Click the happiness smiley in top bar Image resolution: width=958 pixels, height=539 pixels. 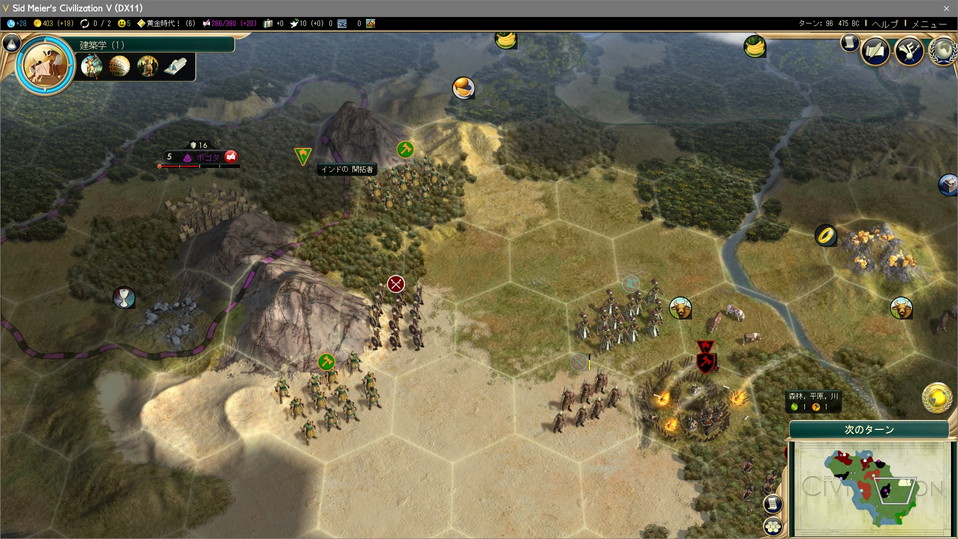click(x=123, y=23)
